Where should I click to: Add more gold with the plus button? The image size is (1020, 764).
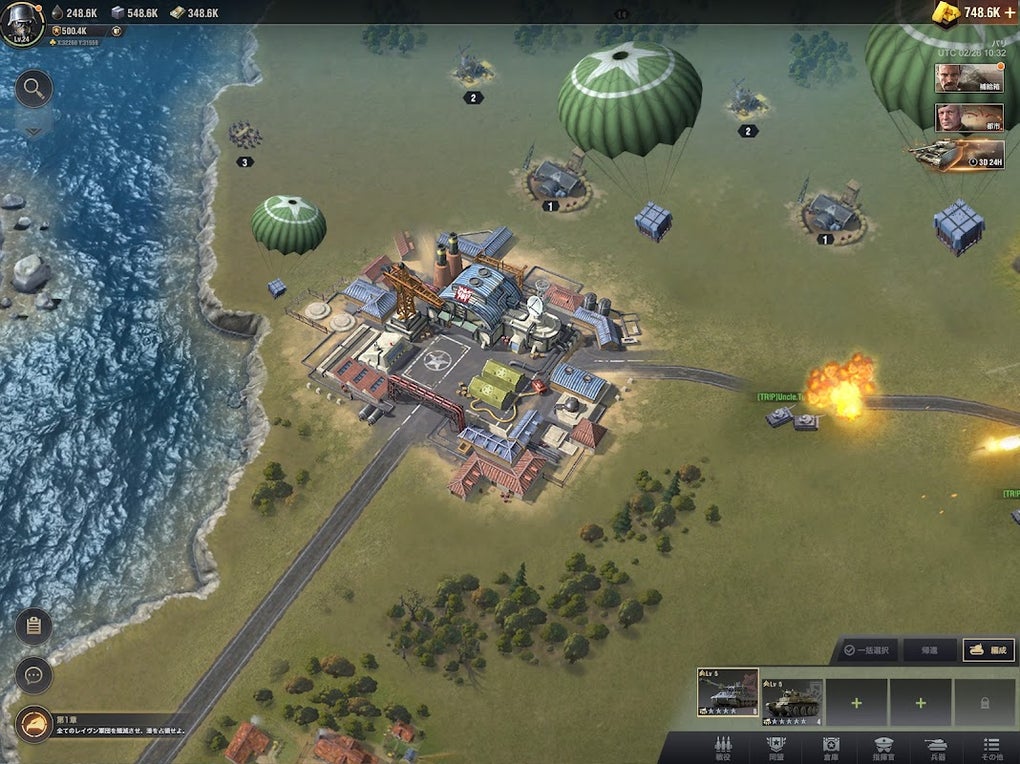click(x=1009, y=12)
